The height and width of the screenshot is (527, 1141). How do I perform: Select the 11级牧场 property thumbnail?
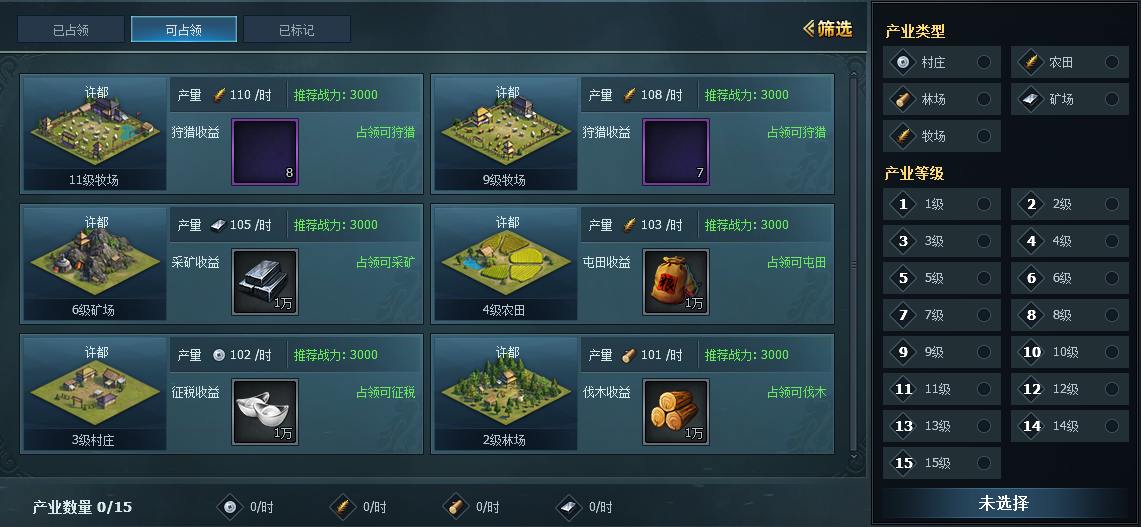[x=93, y=133]
